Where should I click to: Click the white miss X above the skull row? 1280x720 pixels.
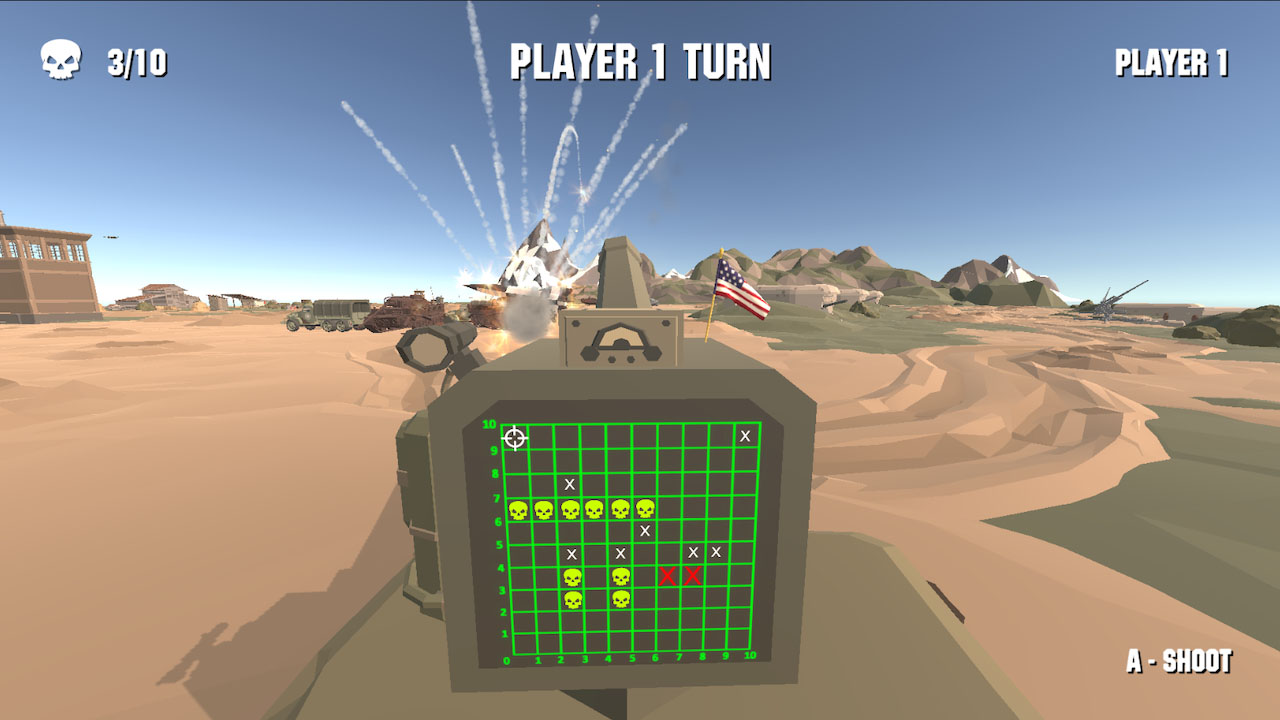569,484
